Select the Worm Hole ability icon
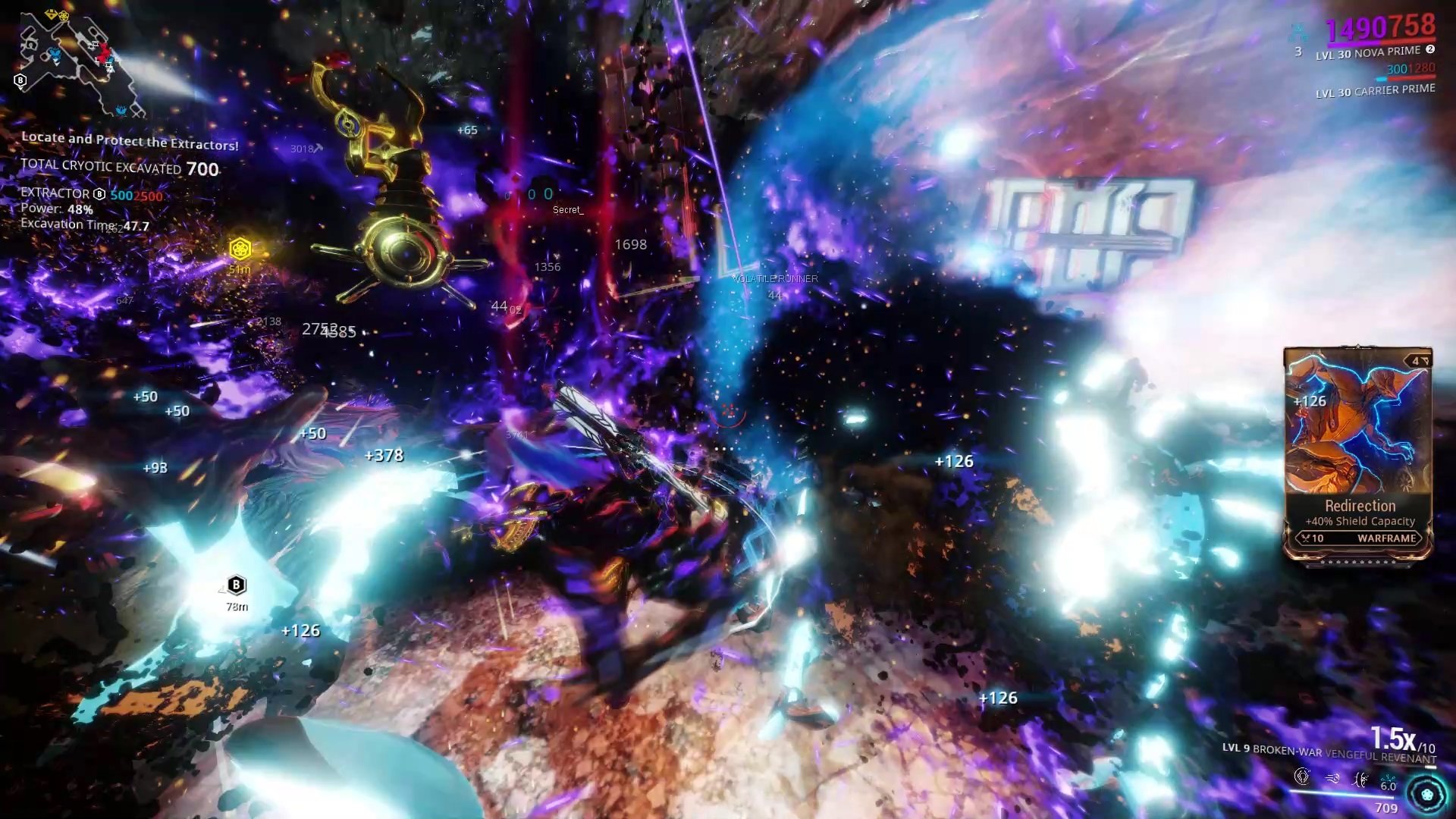The image size is (1456, 819). [1360, 778]
